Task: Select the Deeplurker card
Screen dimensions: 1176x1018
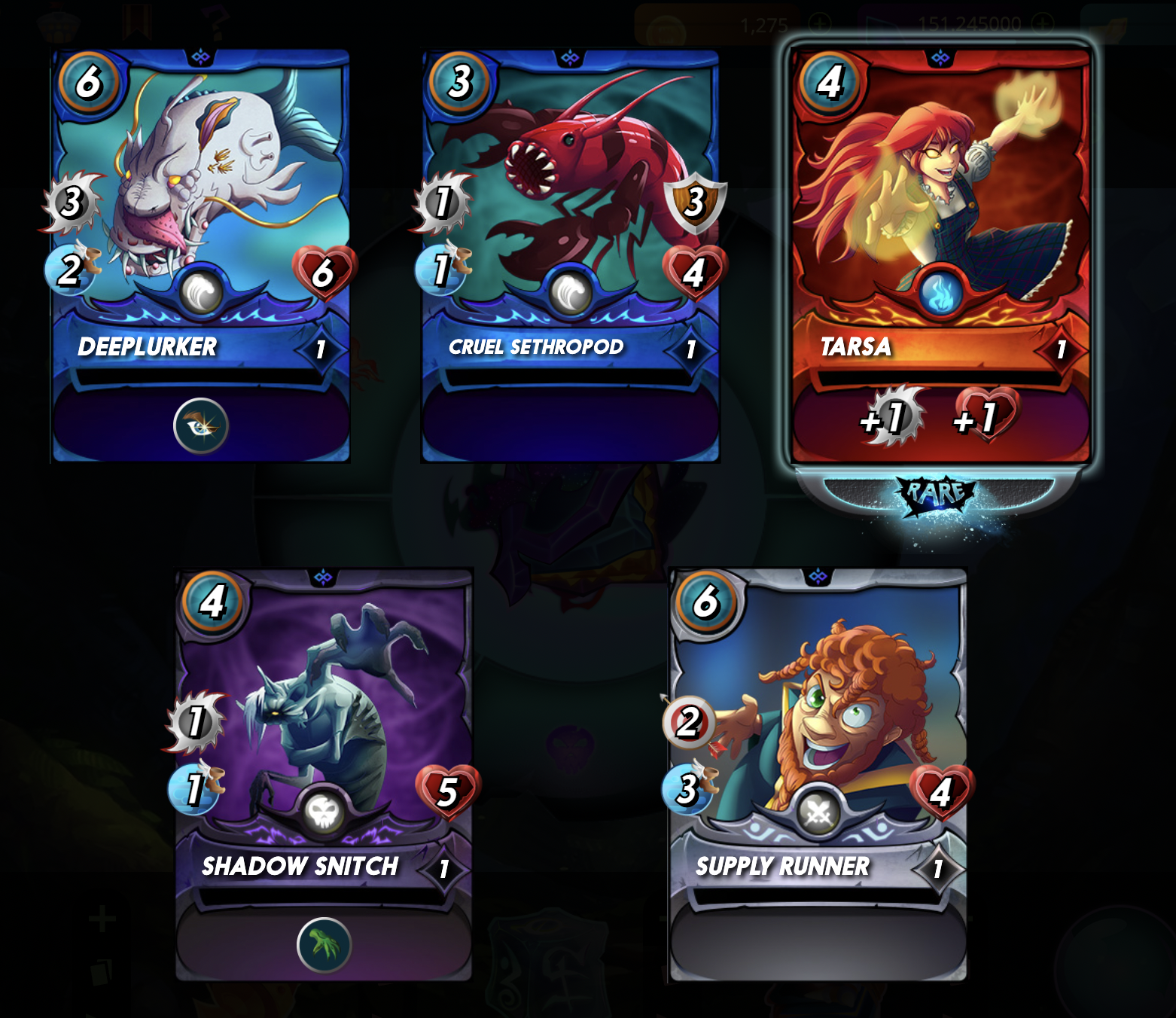Action: pos(200,226)
